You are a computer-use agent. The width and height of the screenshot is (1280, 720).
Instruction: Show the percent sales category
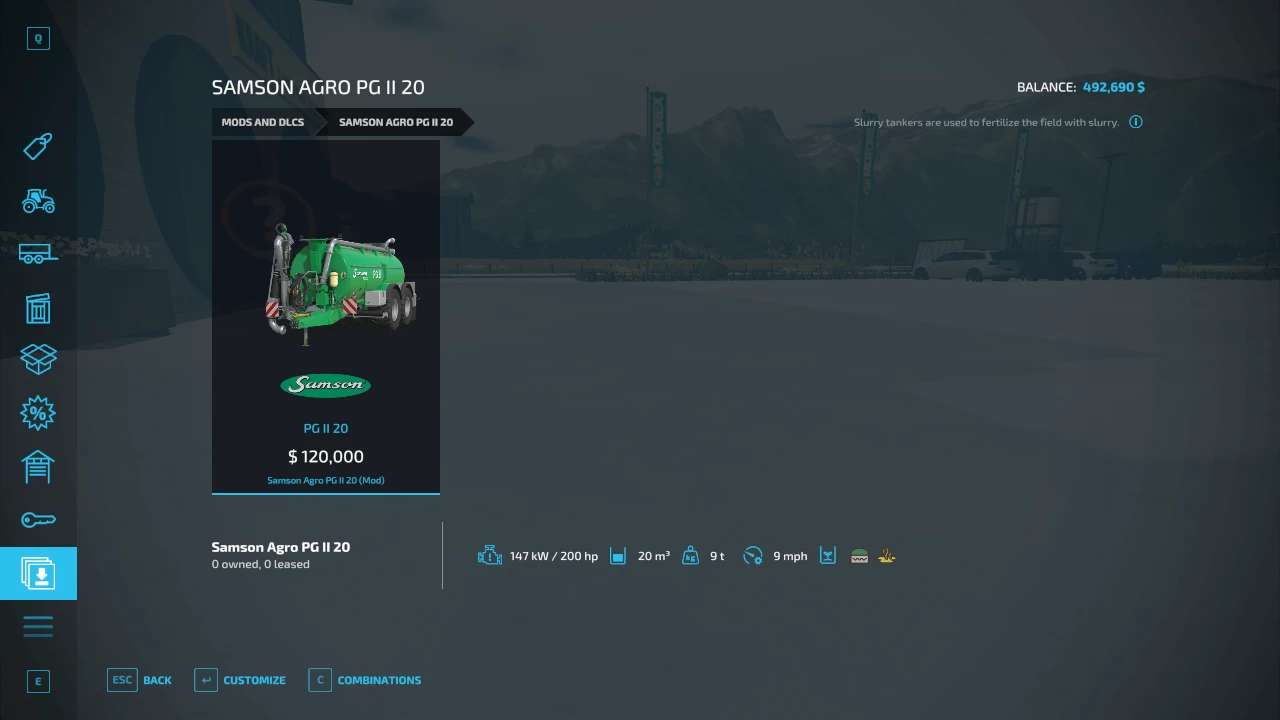coord(38,413)
